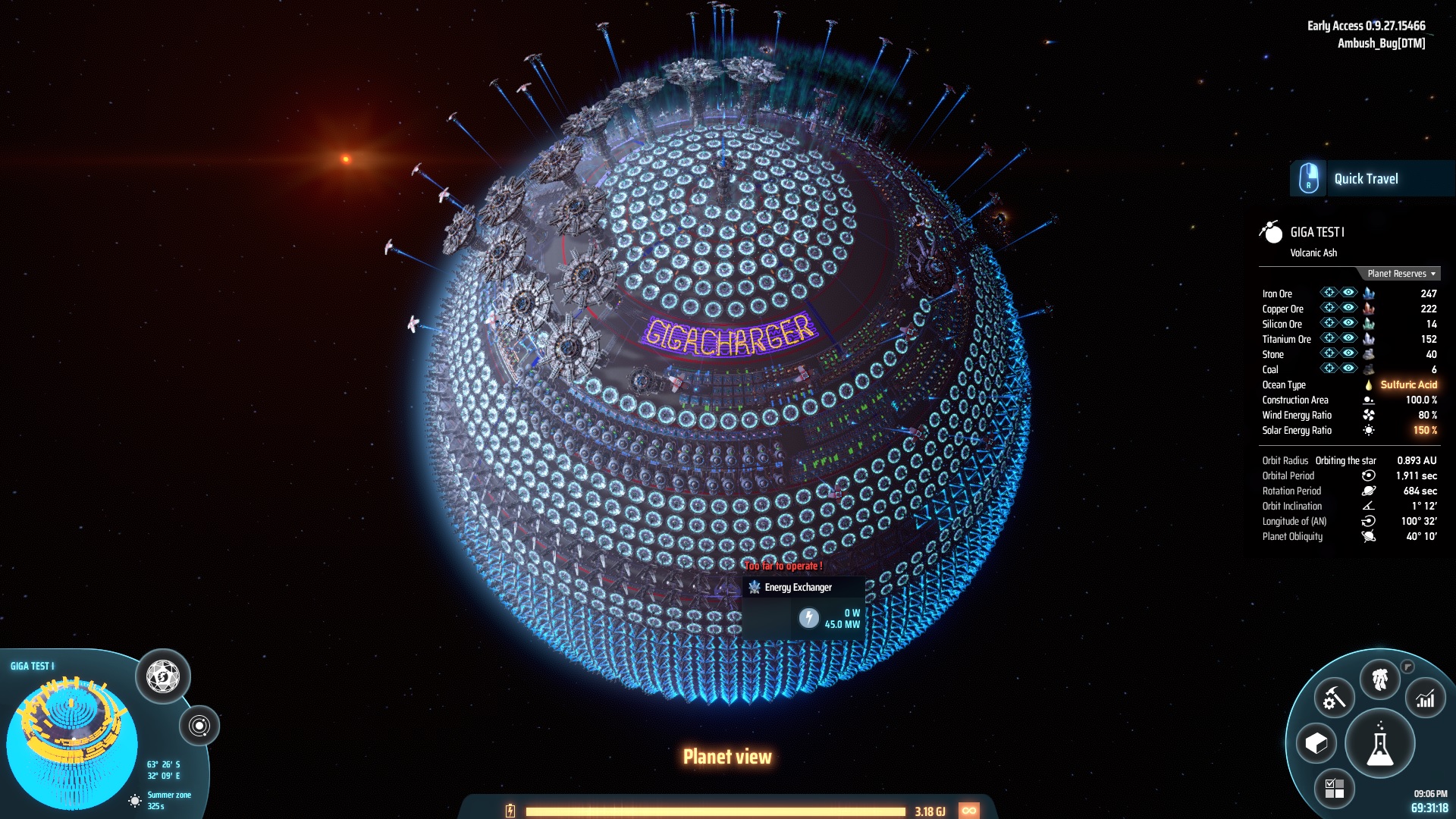Click the Planet view label
The width and height of the screenshot is (1456, 819).
pos(727,756)
